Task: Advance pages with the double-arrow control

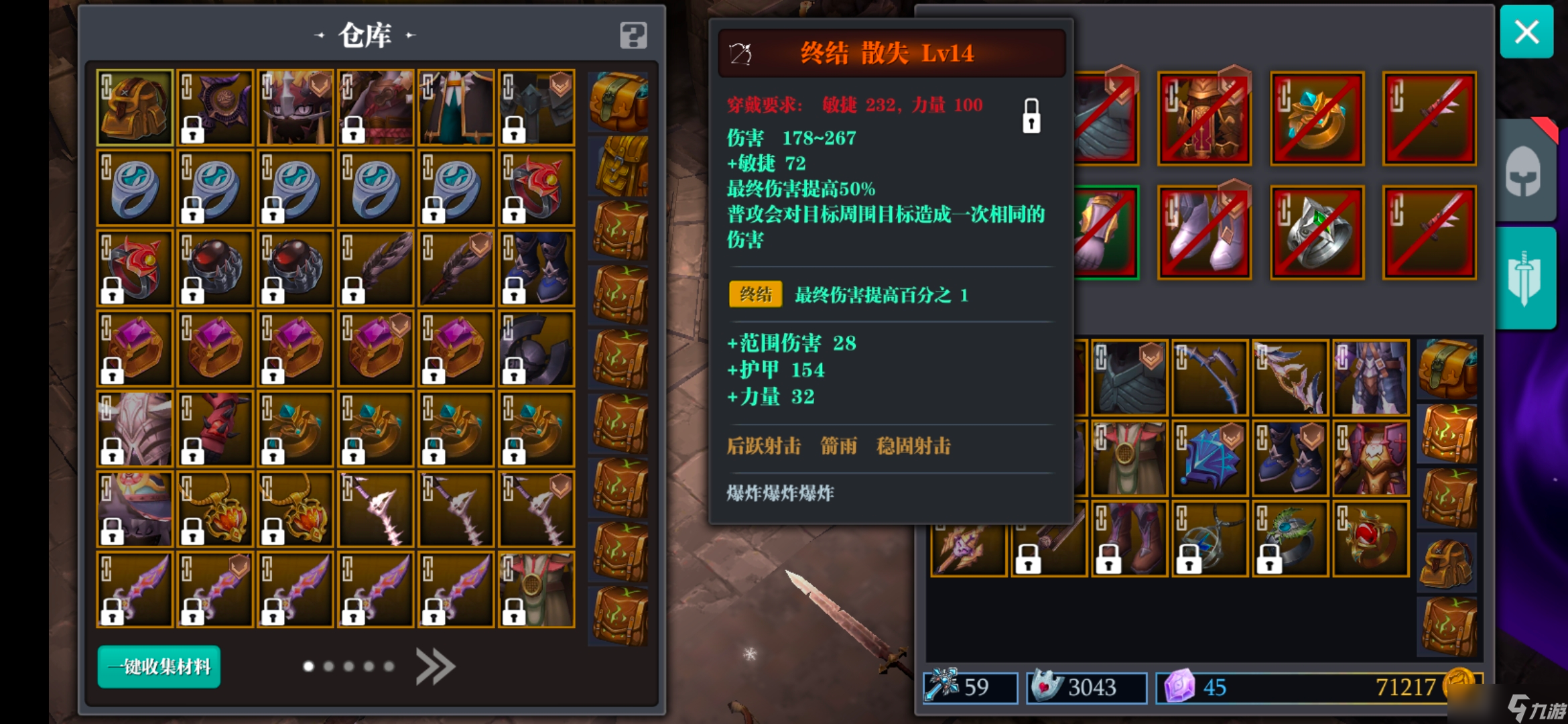Action: 436,666
